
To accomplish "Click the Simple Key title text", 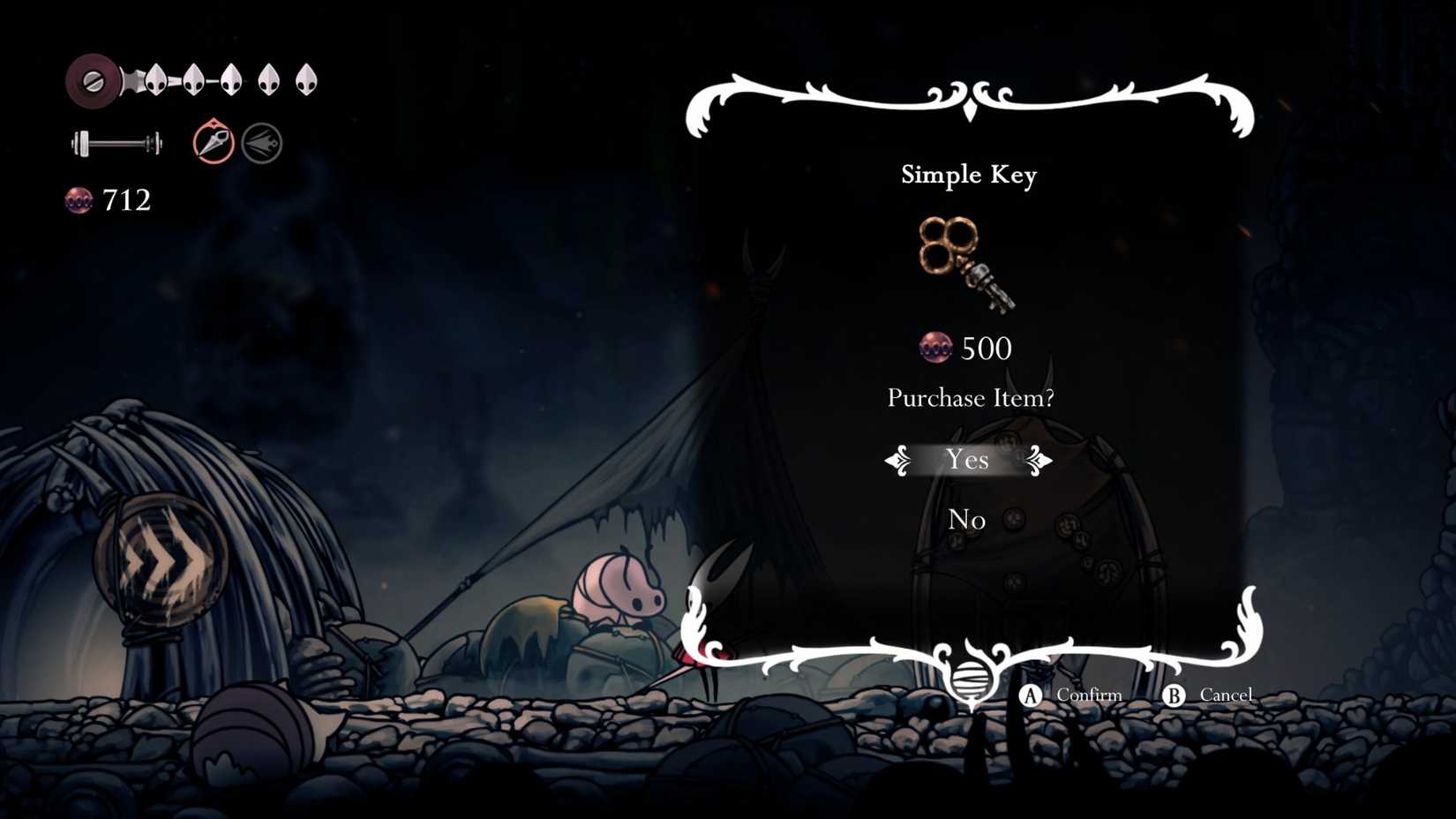I will click(x=969, y=175).
